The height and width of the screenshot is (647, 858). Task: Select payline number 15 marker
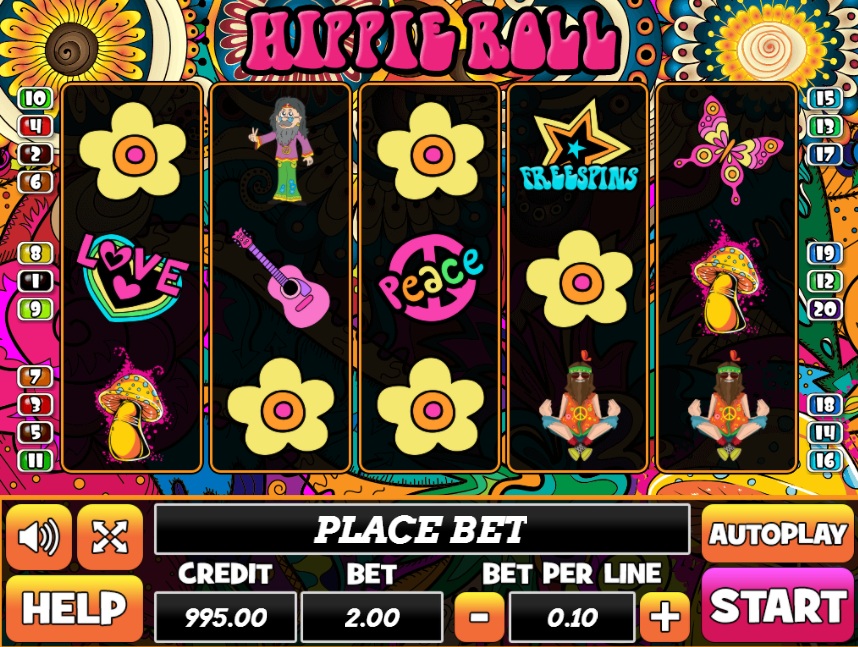click(824, 98)
